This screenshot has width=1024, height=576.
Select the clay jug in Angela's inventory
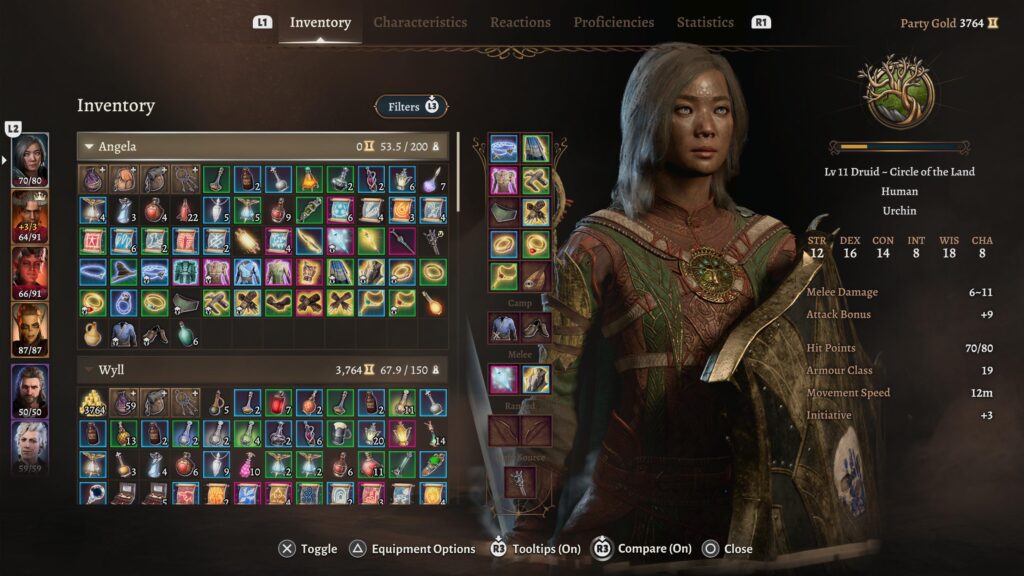pyautogui.click(x=92, y=333)
